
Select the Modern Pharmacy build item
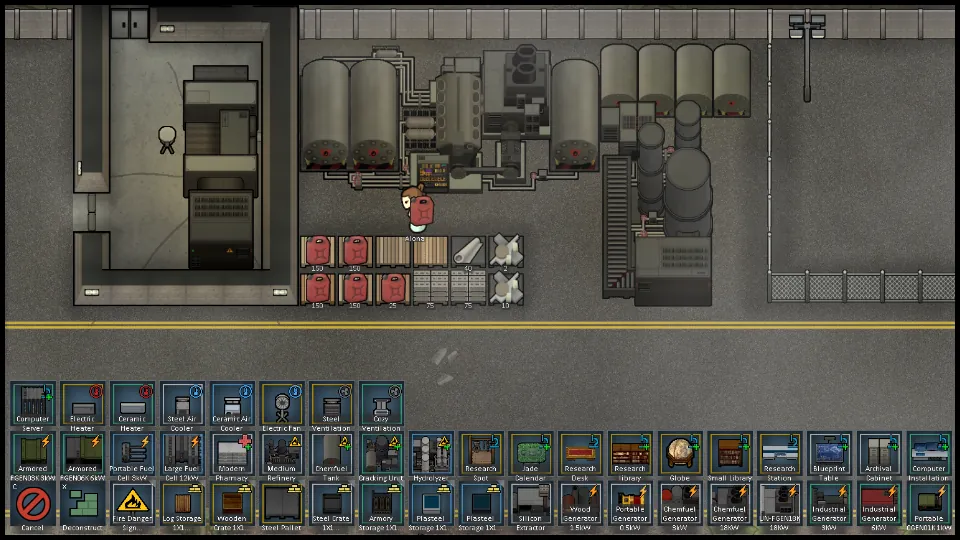point(232,455)
